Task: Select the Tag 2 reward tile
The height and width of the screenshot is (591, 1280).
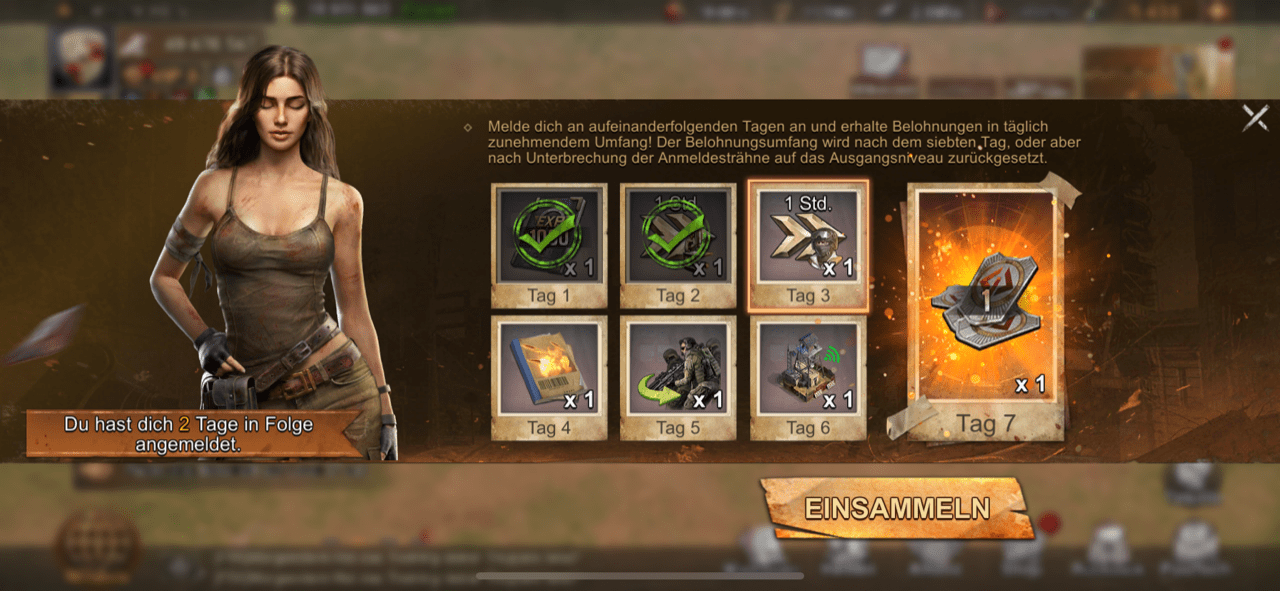Action: (x=678, y=245)
